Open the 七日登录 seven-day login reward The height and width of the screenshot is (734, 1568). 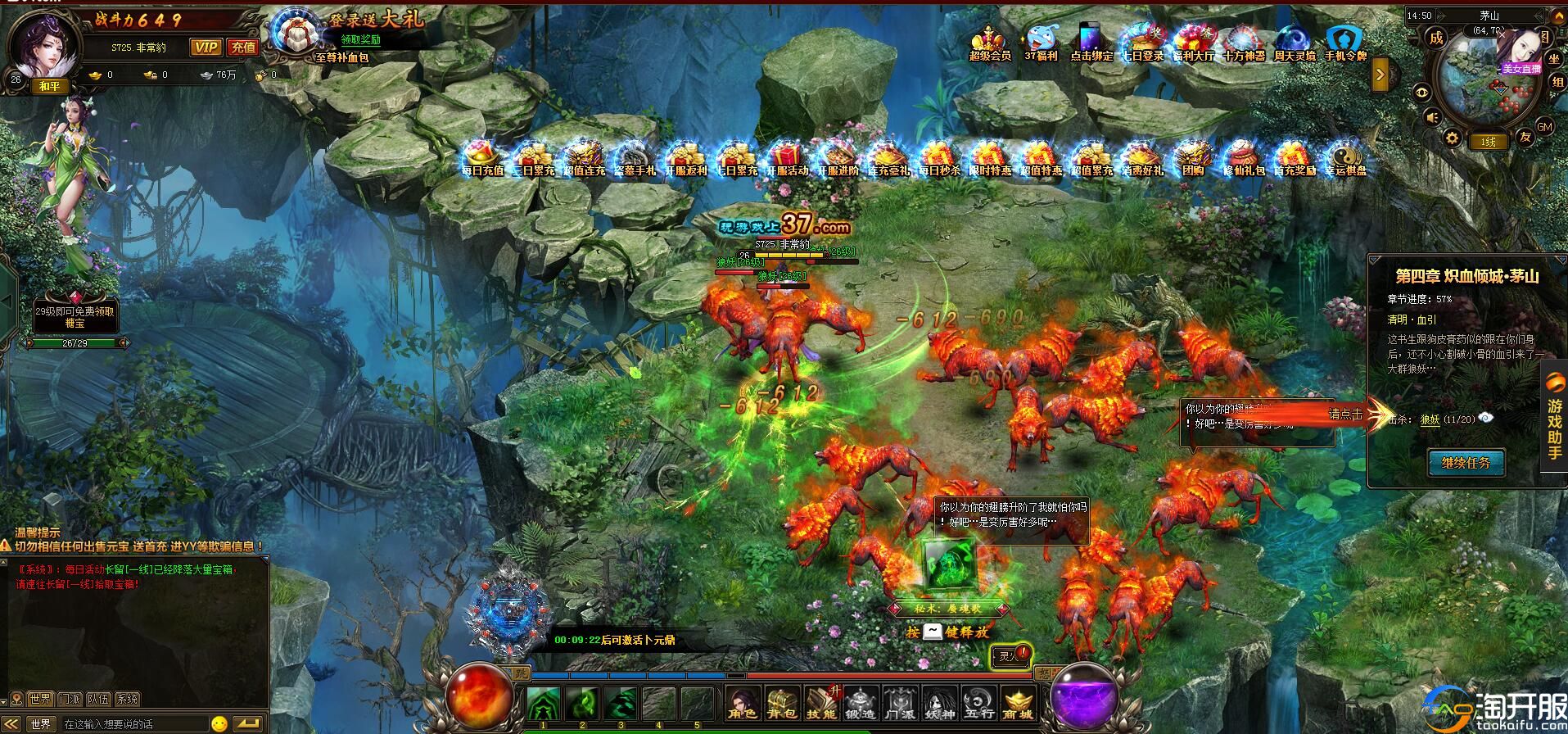1142,43
